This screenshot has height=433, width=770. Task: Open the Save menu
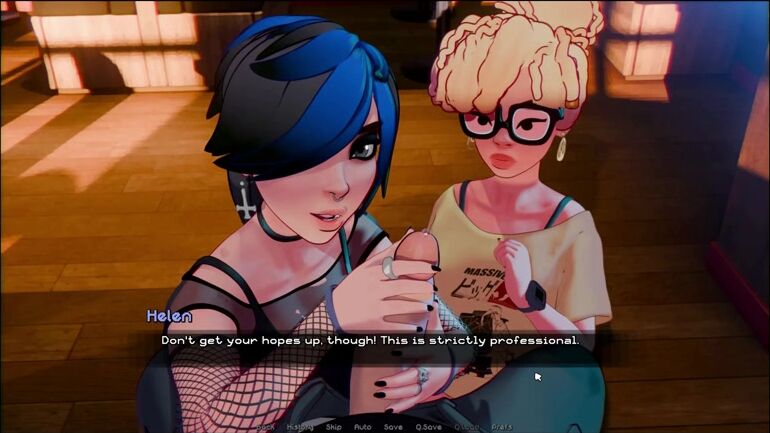coord(393,426)
